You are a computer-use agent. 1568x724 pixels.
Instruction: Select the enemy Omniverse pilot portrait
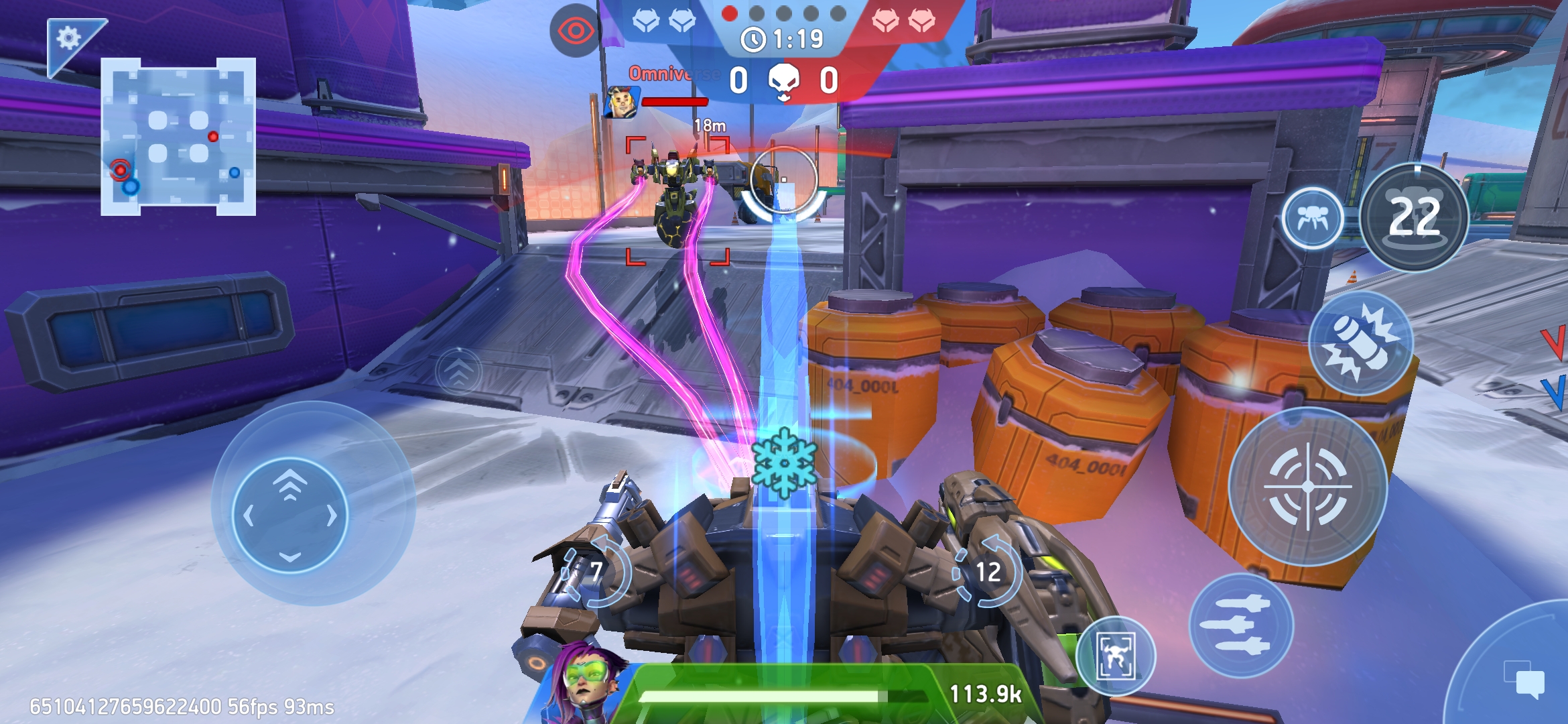click(620, 102)
